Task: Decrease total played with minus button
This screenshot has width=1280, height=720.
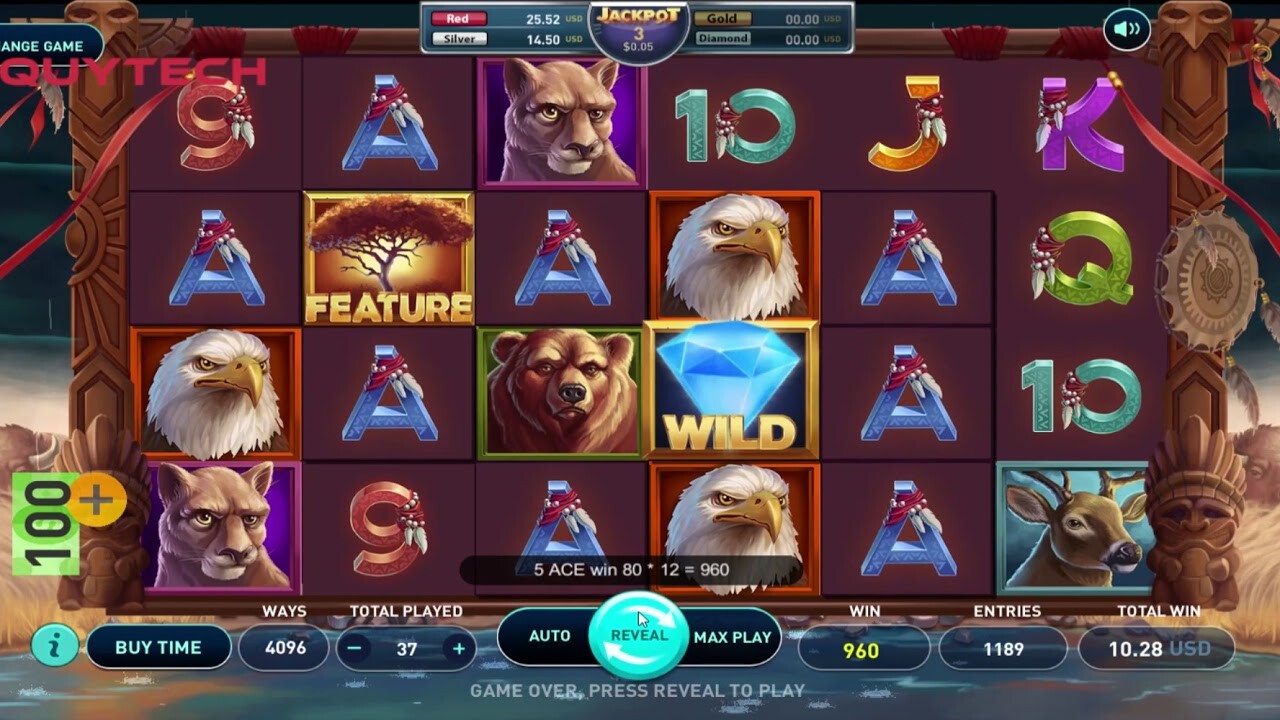Action: [354, 648]
